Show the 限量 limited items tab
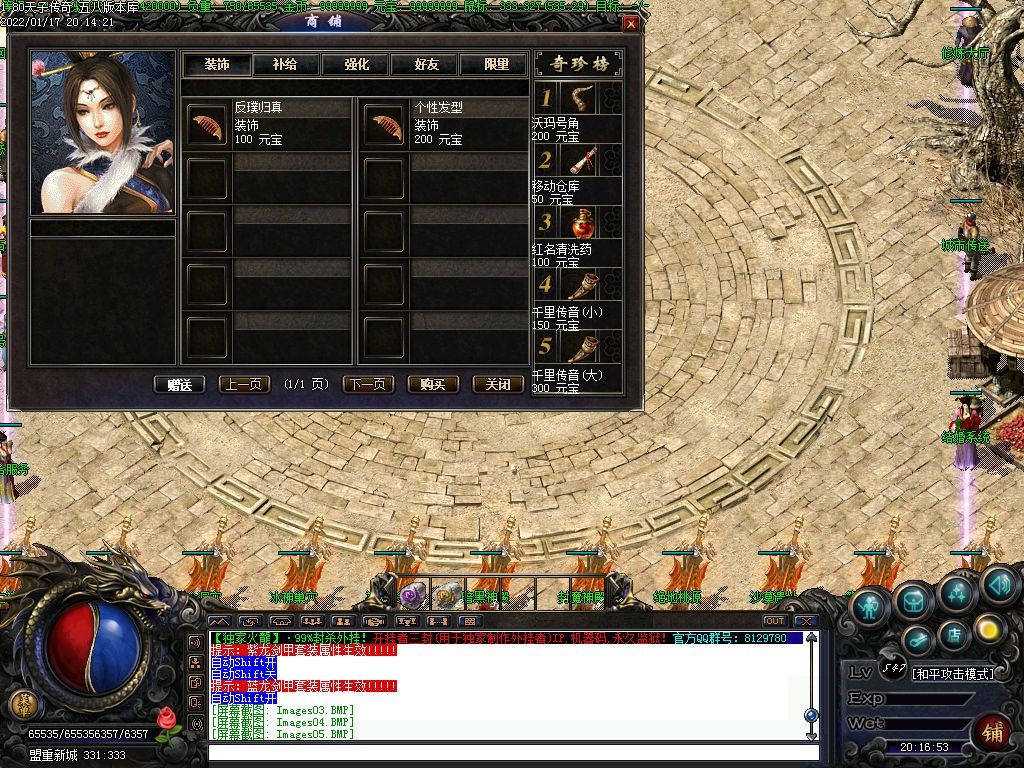 point(496,64)
